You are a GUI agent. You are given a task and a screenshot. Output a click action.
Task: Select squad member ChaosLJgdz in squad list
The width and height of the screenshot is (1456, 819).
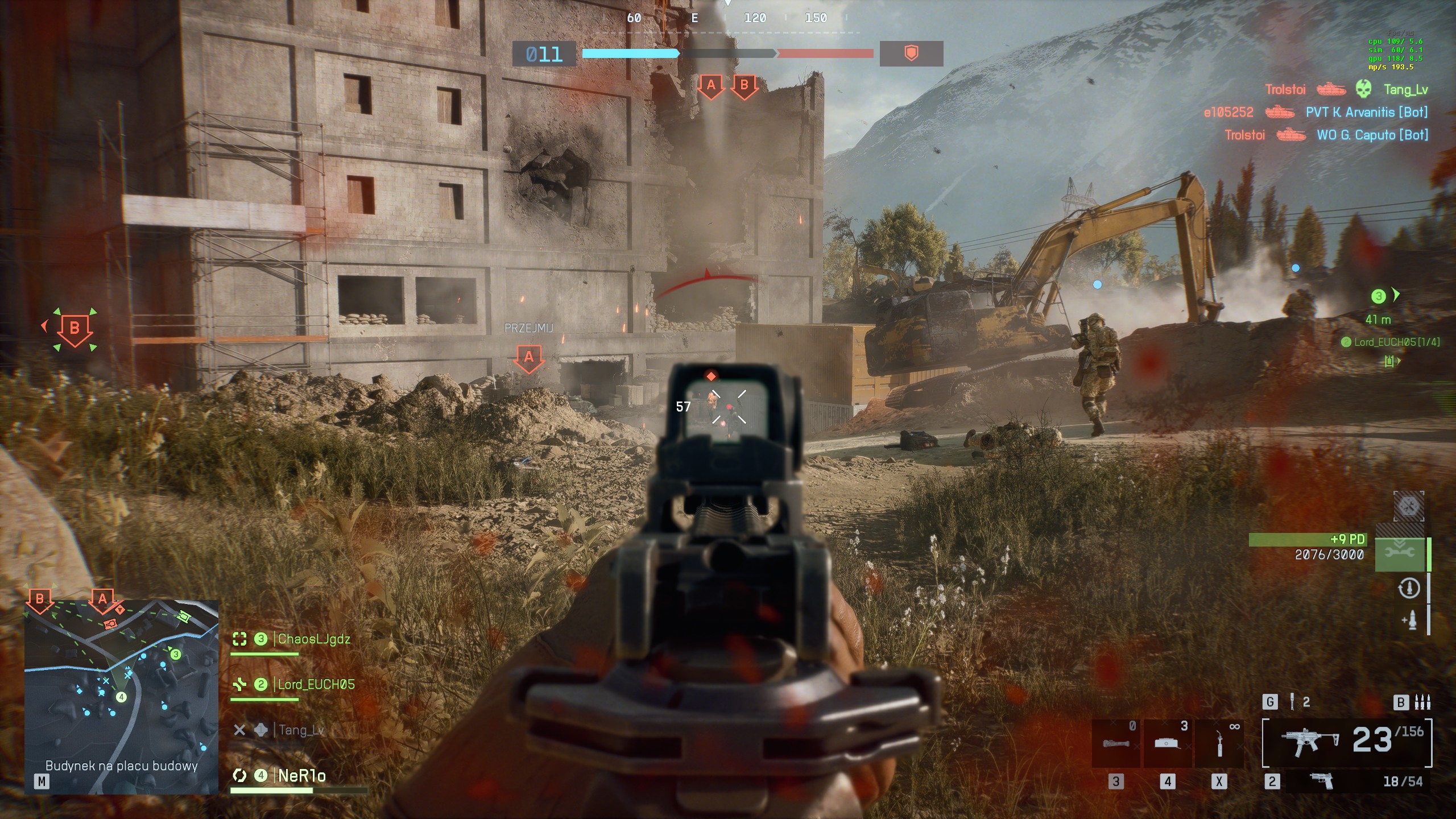click(x=313, y=639)
